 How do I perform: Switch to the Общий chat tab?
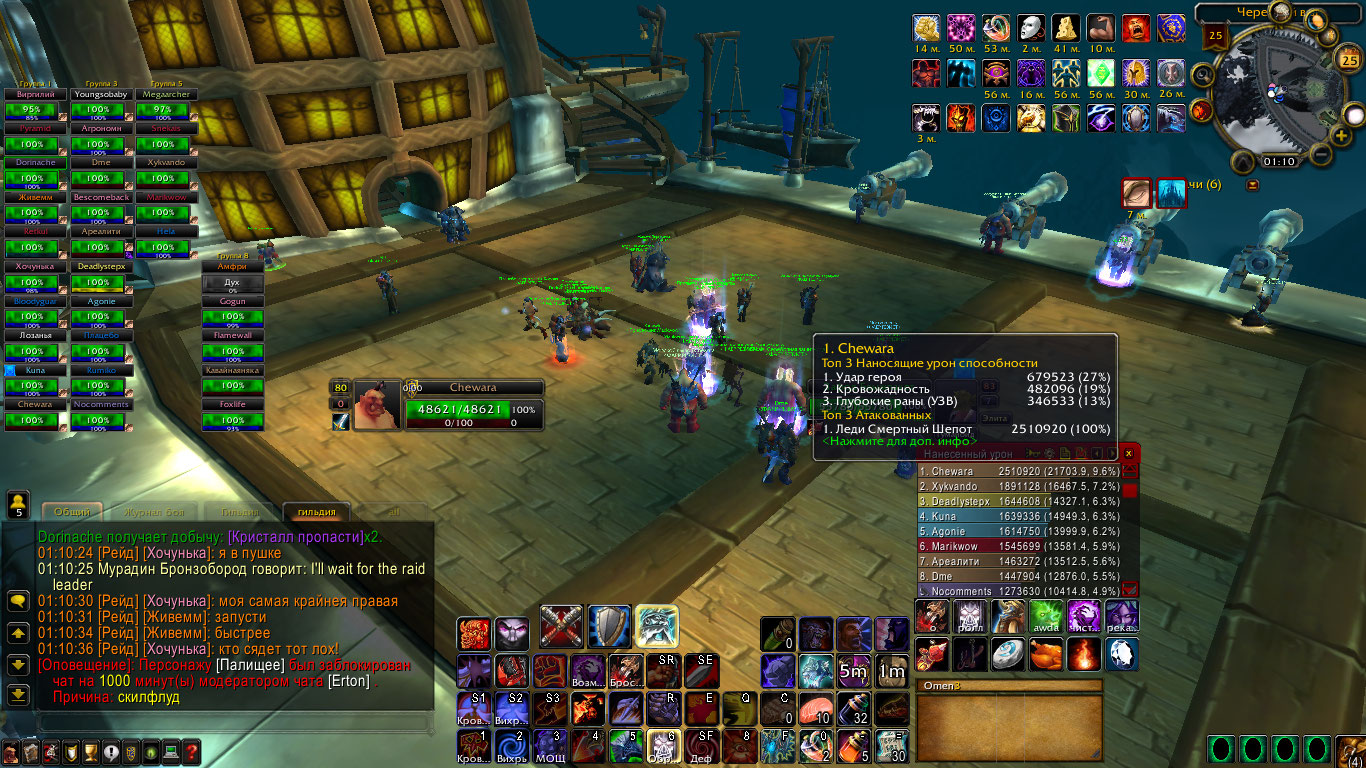point(72,512)
